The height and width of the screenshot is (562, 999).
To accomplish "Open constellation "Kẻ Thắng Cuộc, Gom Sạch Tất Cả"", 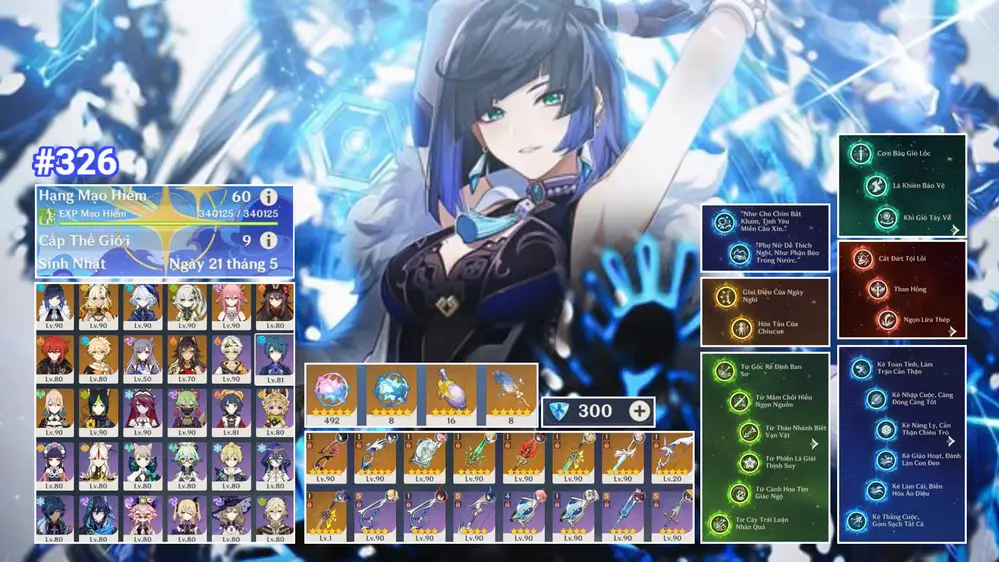I will [855, 521].
